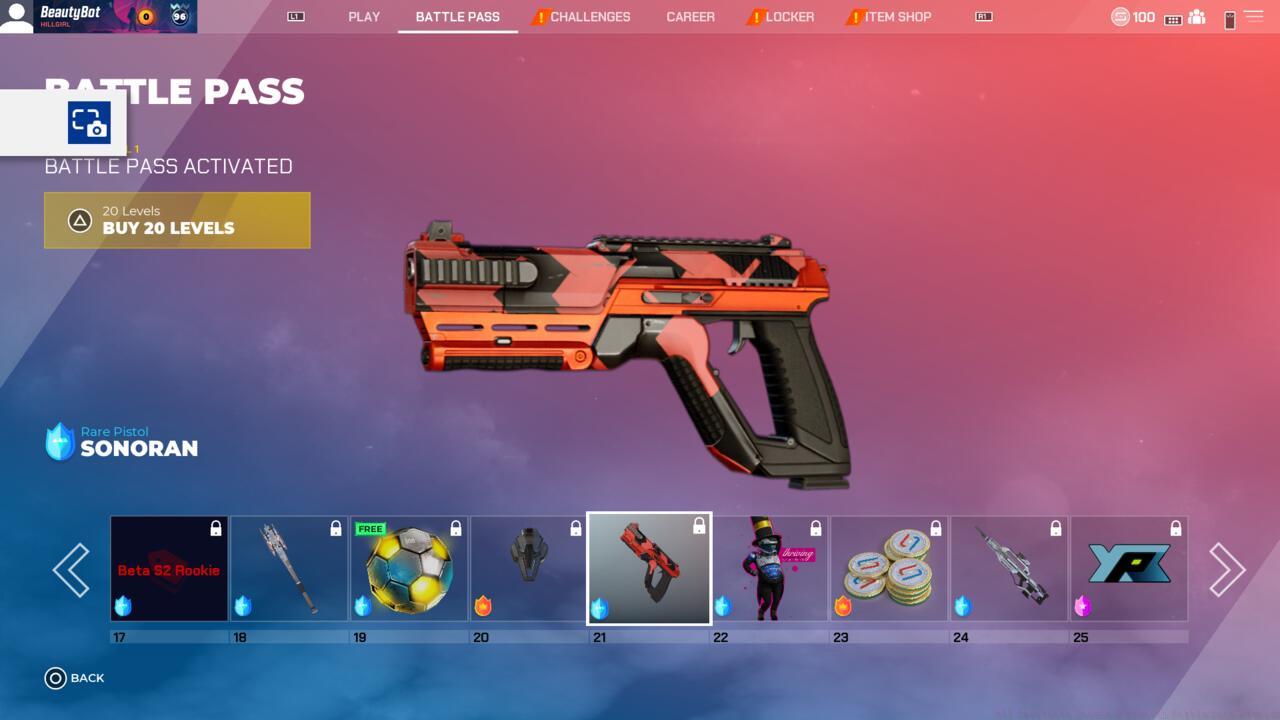
Task: Switch to the Challenges tab
Action: (x=590, y=17)
